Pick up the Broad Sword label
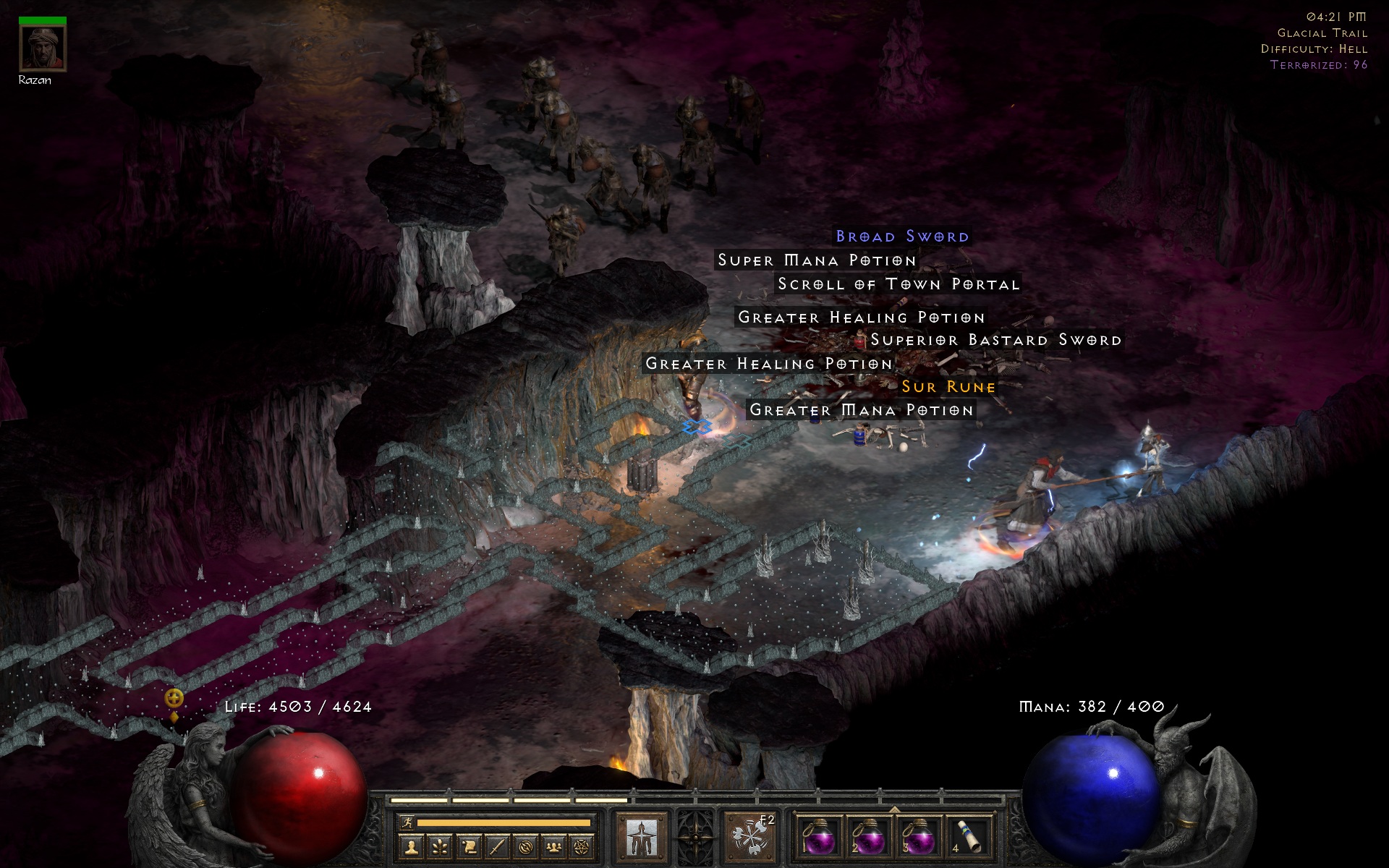This screenshot has height=868, width=1389. [902, 237]
